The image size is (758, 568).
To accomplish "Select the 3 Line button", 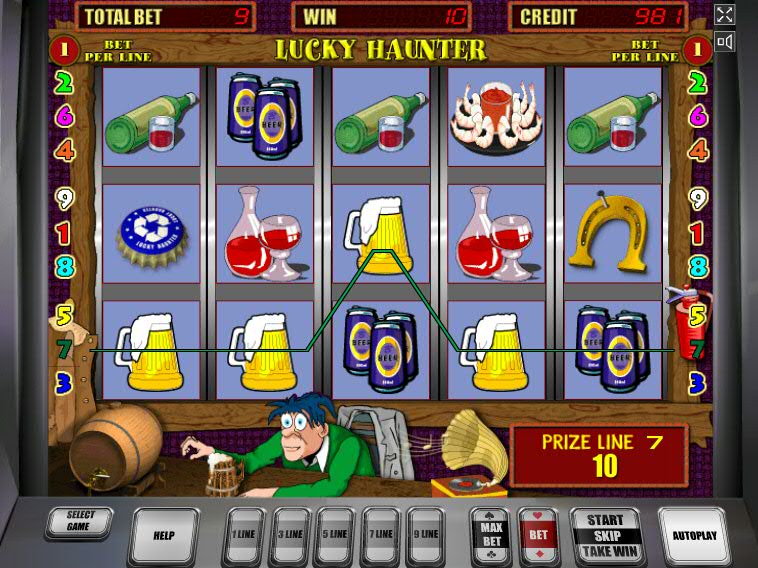I will point(291,534).
